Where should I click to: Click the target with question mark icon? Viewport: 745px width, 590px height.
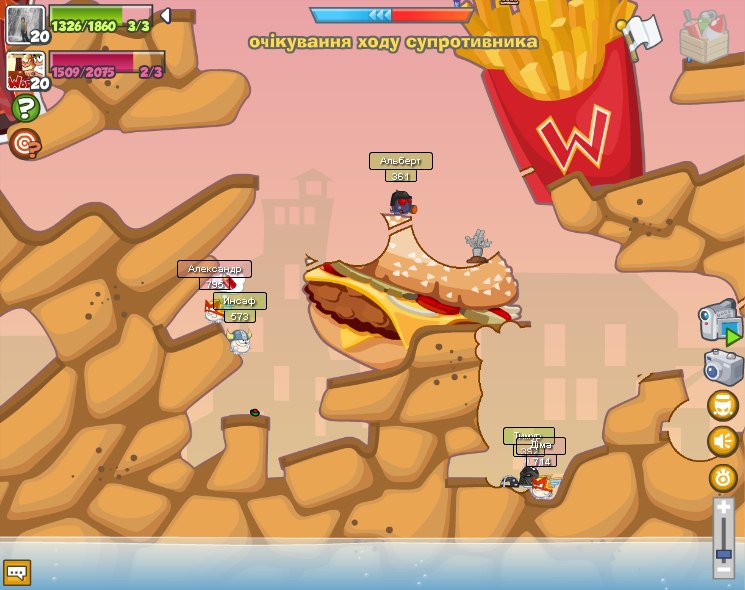[25, 143]
